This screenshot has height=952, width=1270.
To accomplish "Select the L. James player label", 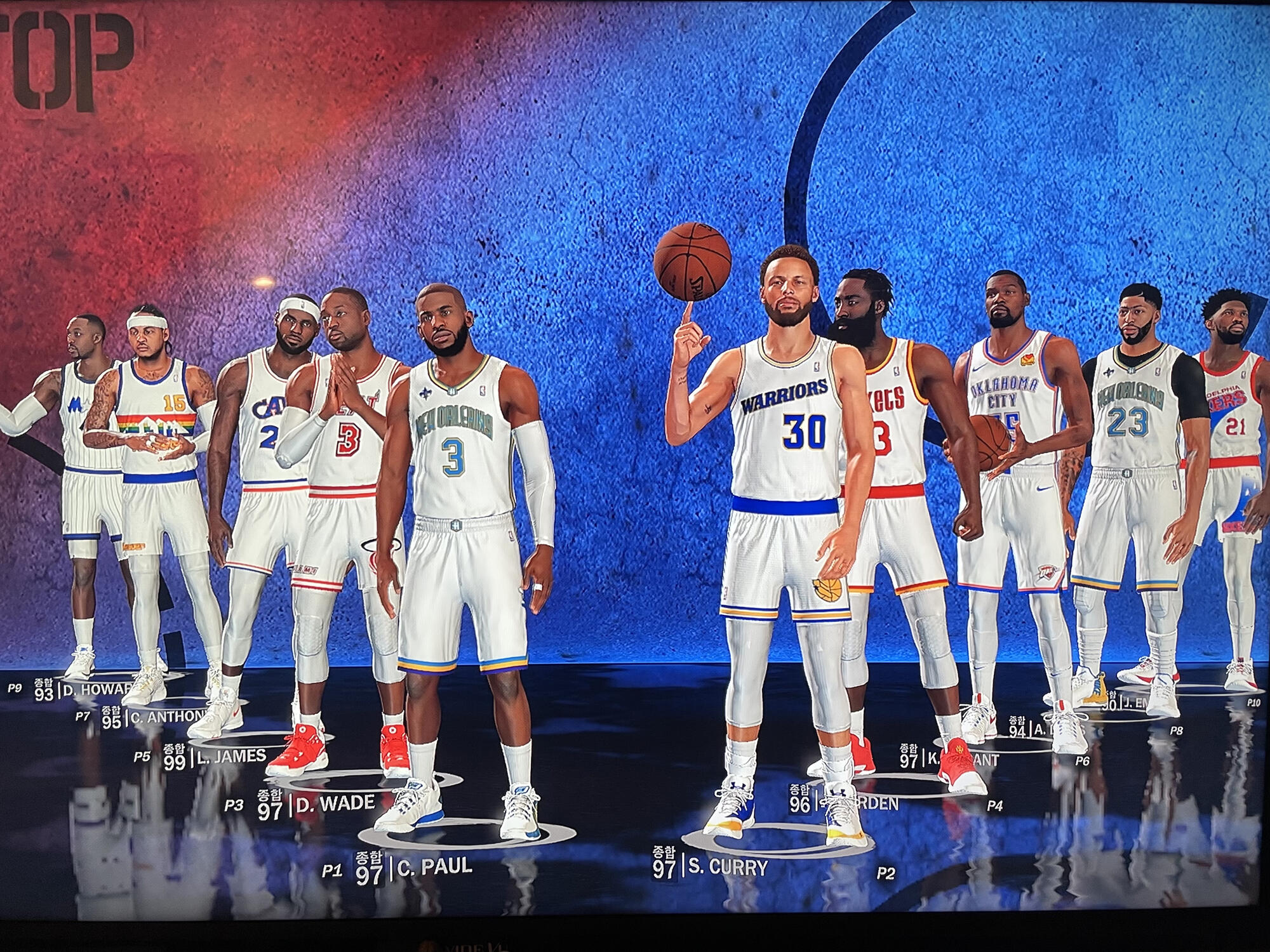I will click(x=231, y=756).
